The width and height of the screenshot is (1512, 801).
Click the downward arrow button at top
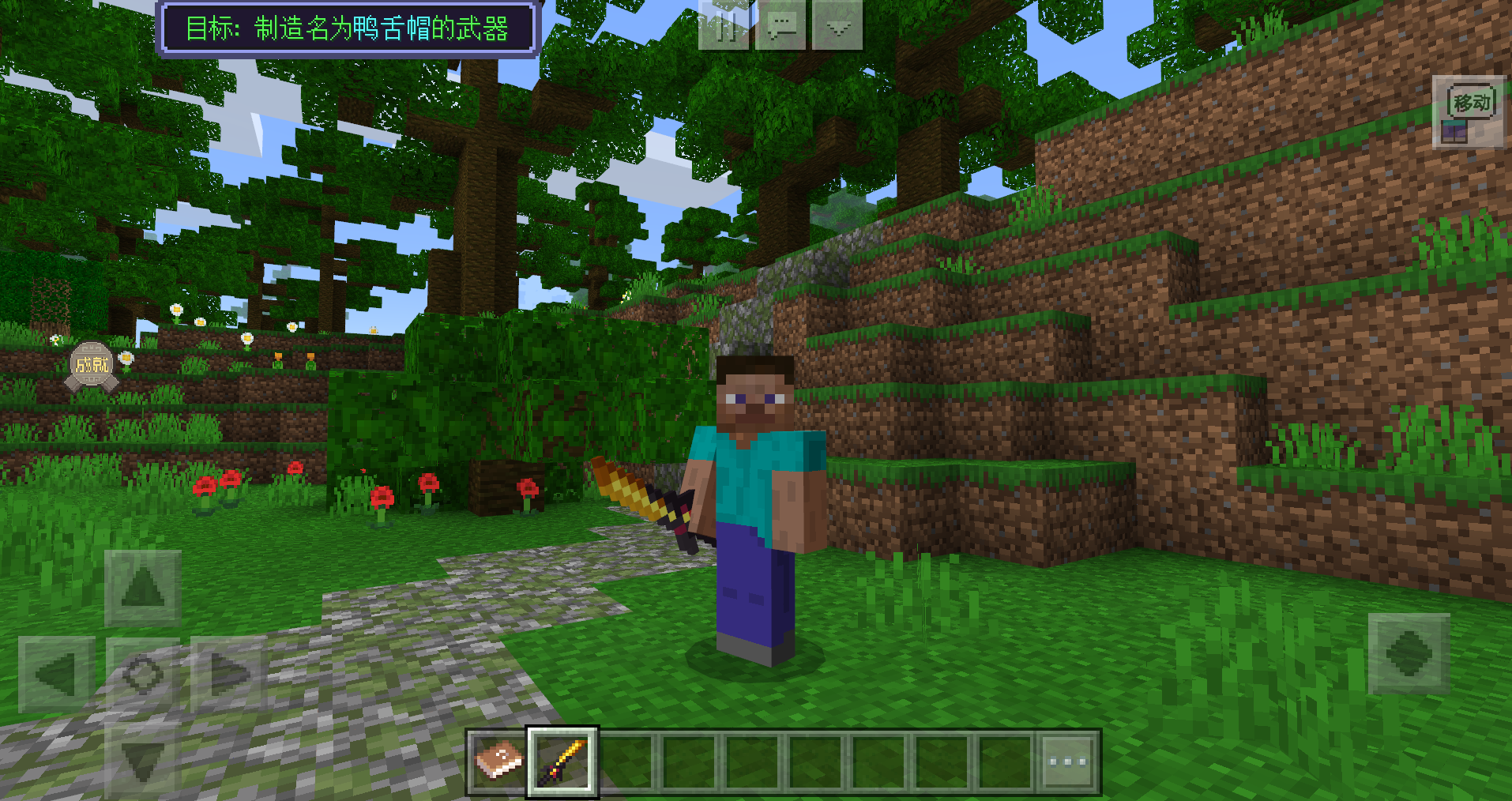[x=837, y=27]
